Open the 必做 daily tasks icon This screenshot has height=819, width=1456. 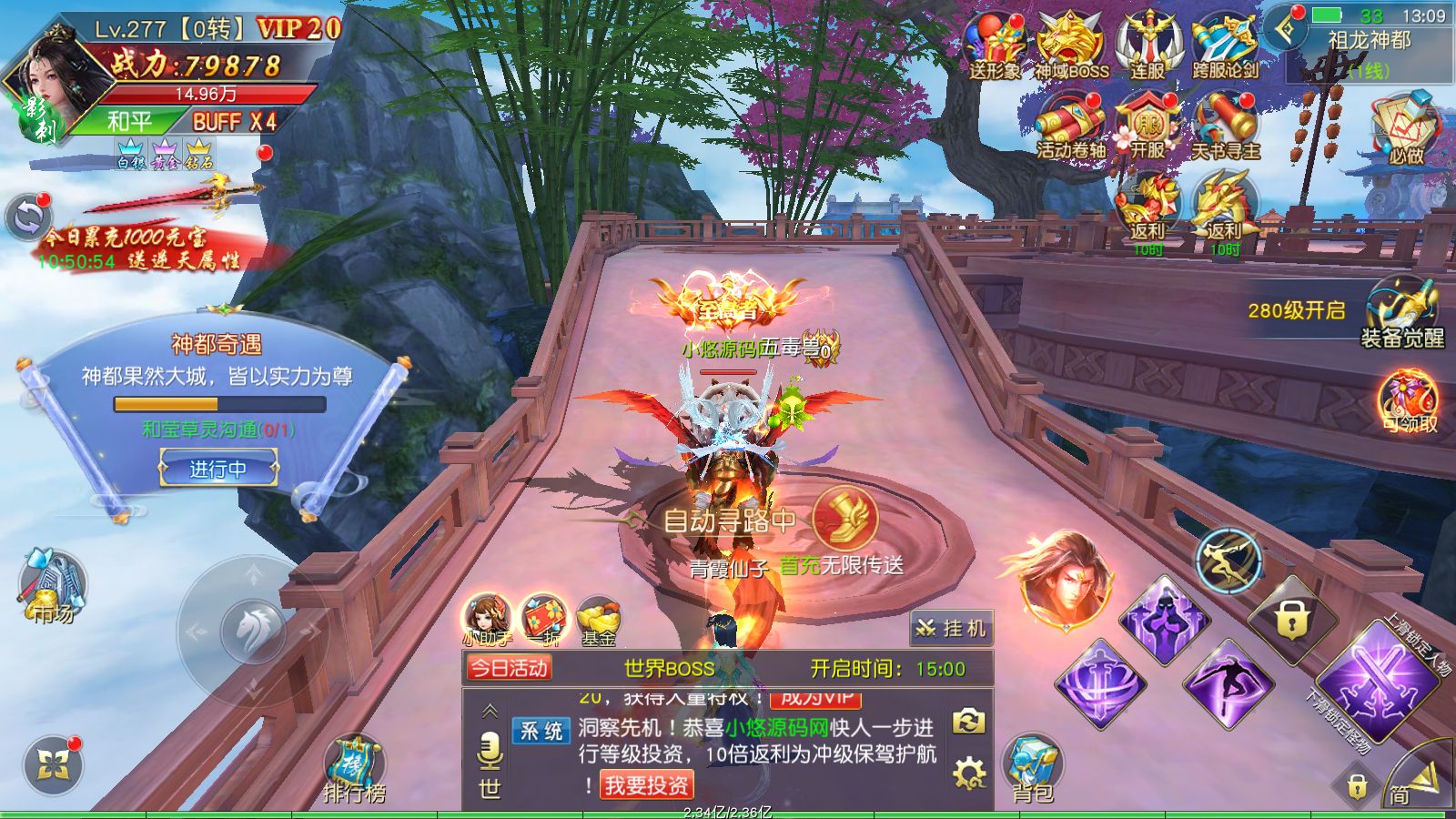click(1404, 129)
